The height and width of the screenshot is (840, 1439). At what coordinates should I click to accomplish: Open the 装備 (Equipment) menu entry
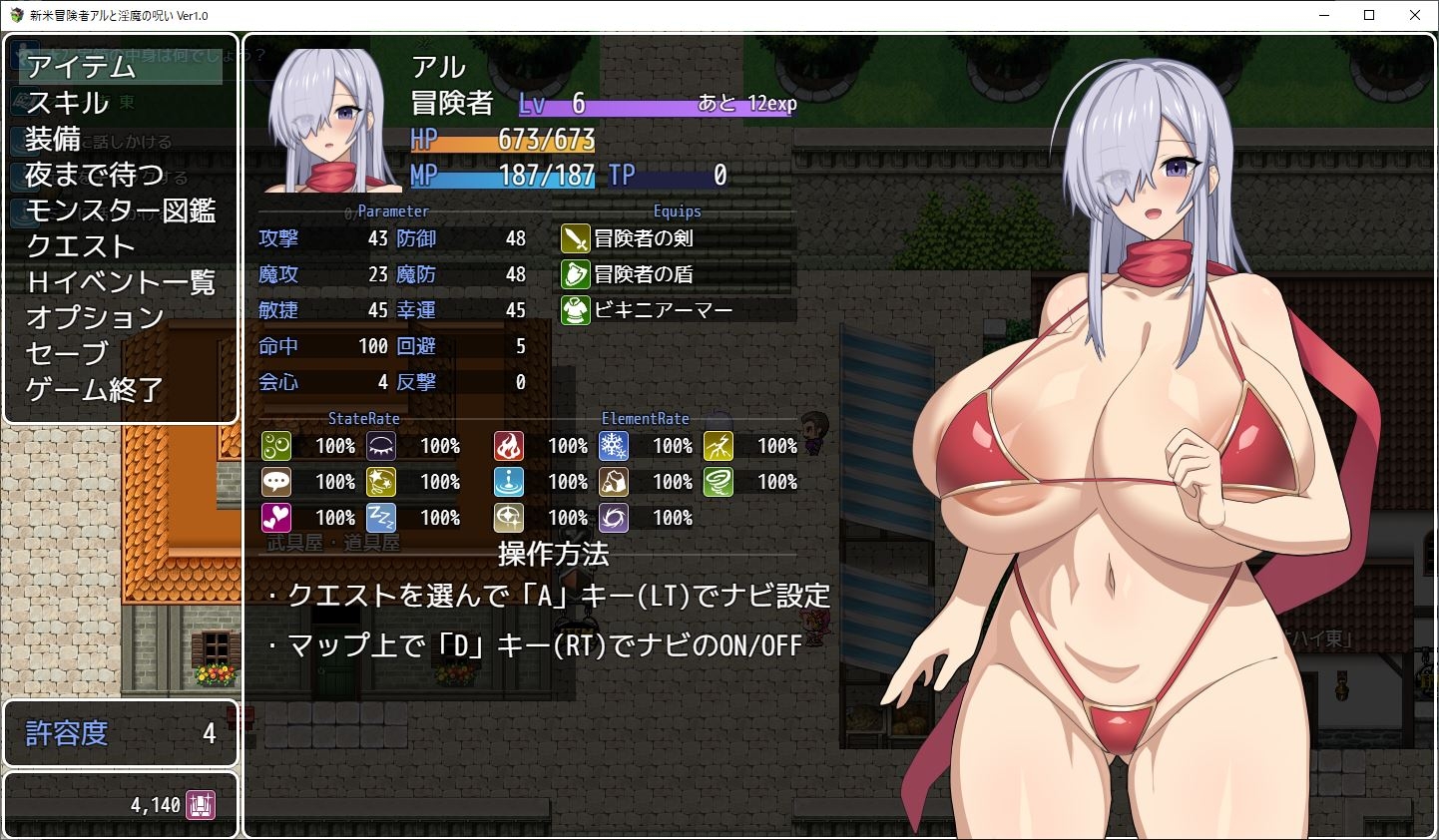(53, 139)
